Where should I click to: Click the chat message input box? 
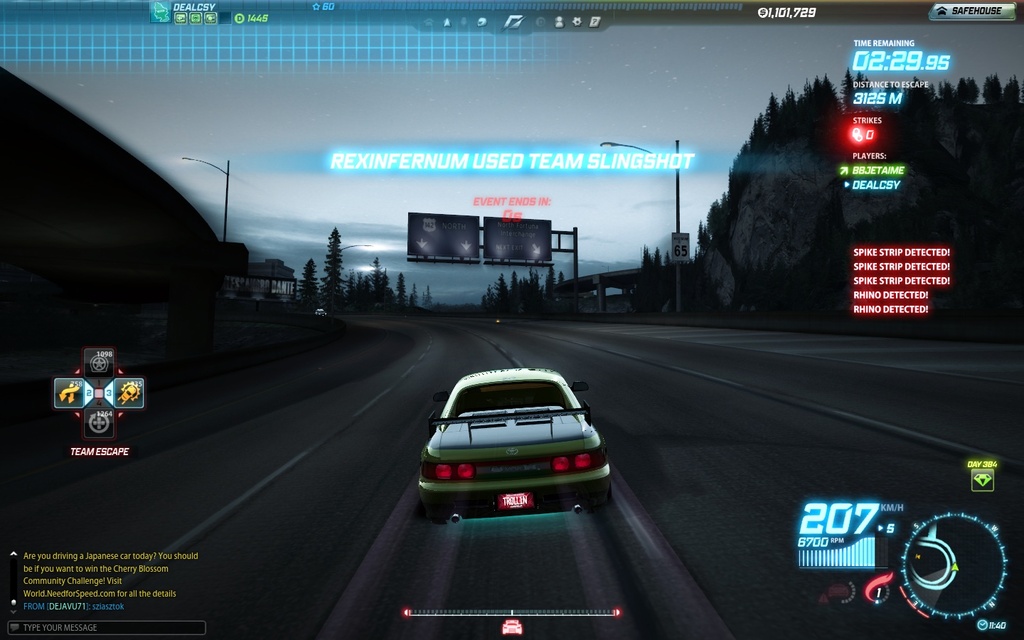pos(104,628)
